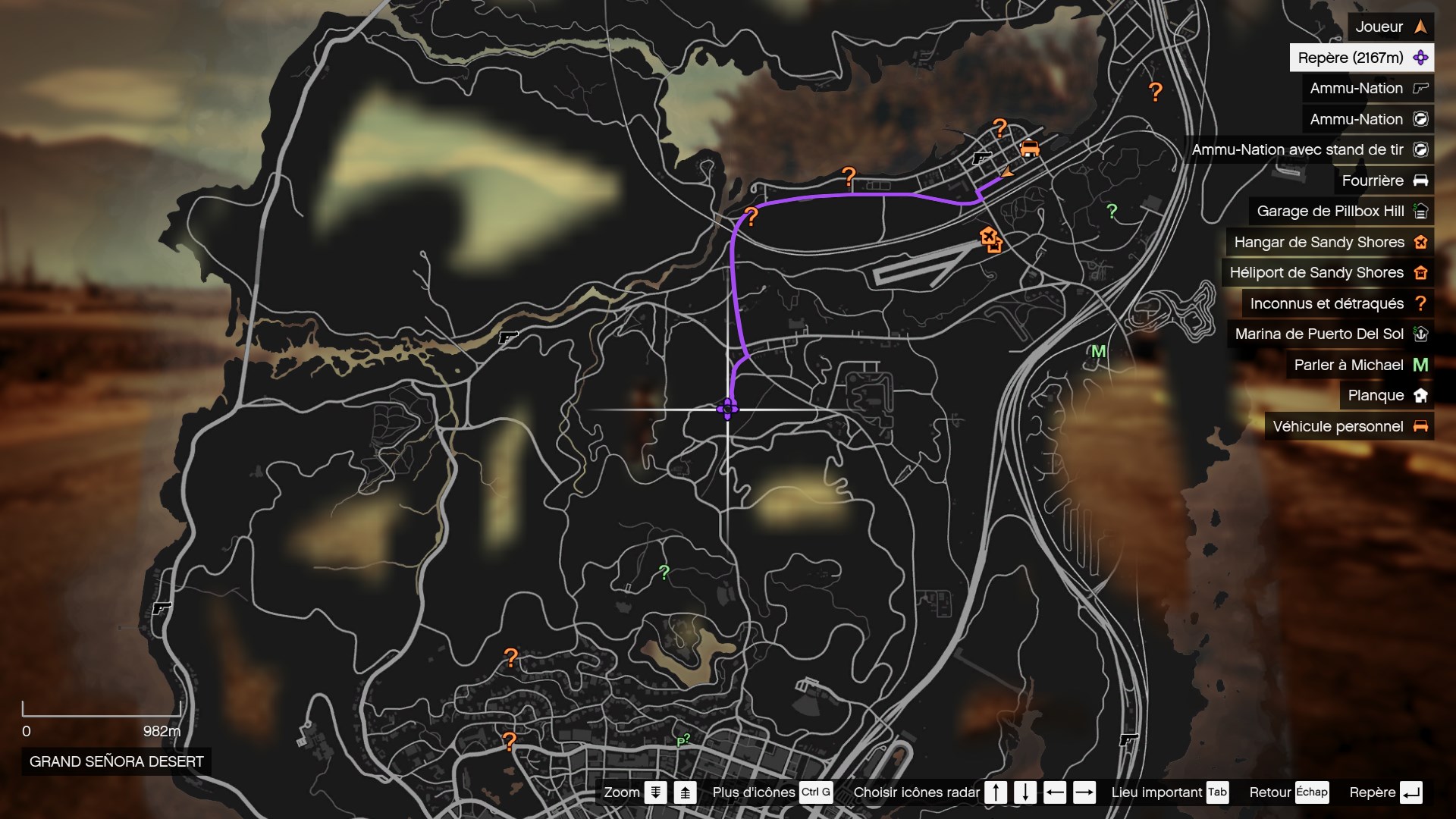The height and width of the screenshot is (819, 1456).
Task: Click the Fourrière impound car icon
Action: [x=1420, y=180]
